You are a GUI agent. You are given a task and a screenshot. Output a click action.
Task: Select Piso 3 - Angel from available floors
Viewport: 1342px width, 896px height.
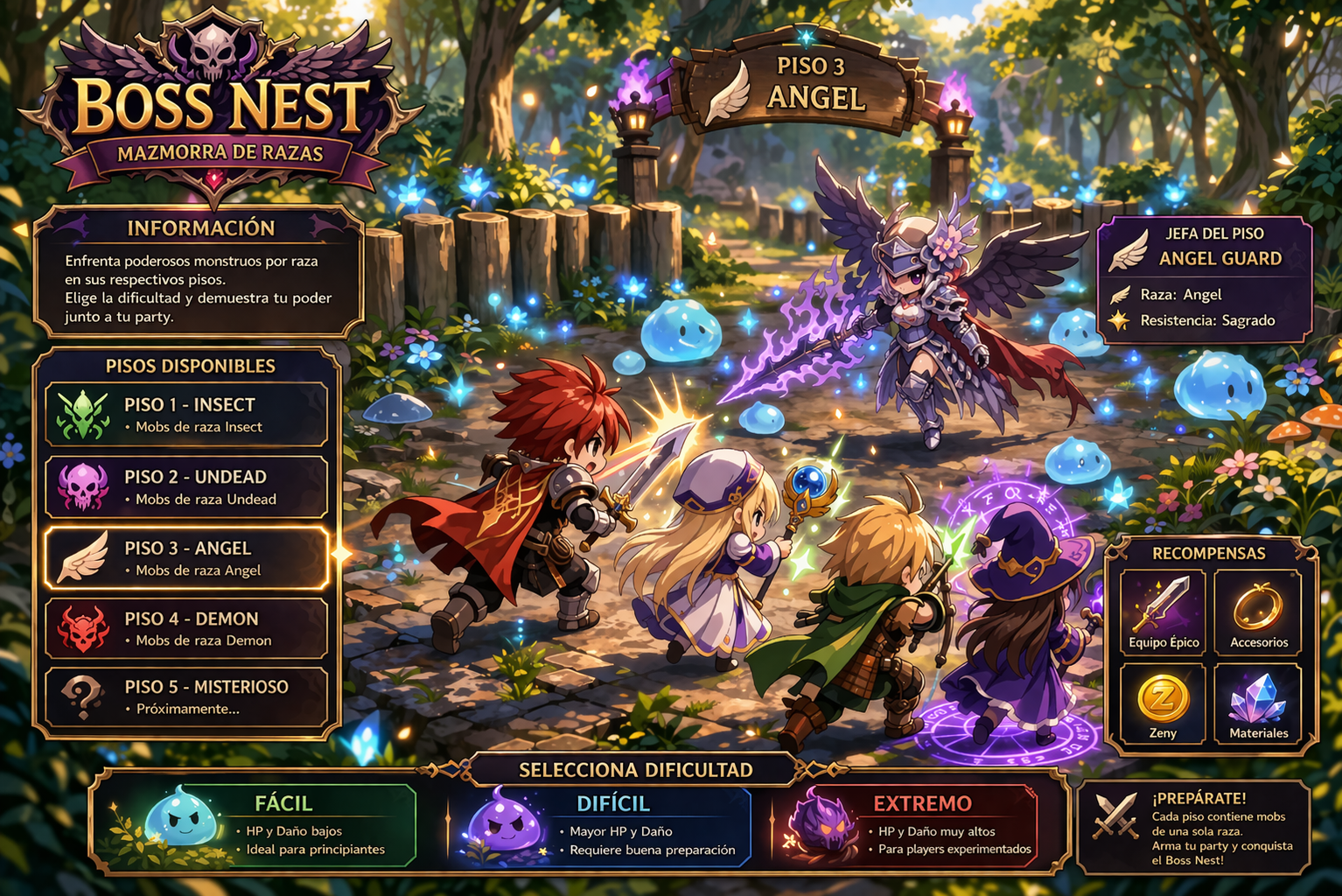point(186,556)
